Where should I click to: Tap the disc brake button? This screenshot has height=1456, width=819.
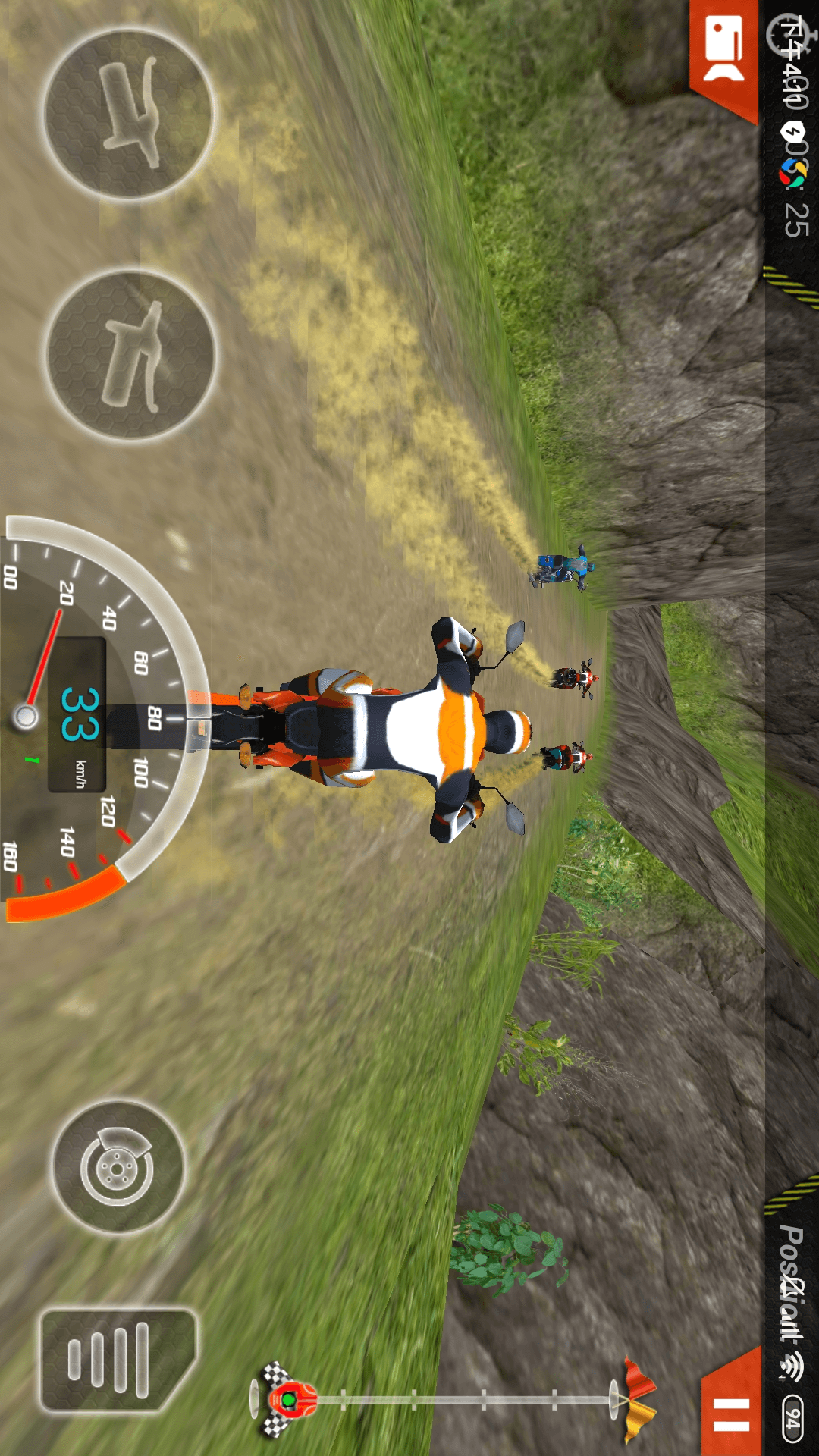[x=118, y=1167]
